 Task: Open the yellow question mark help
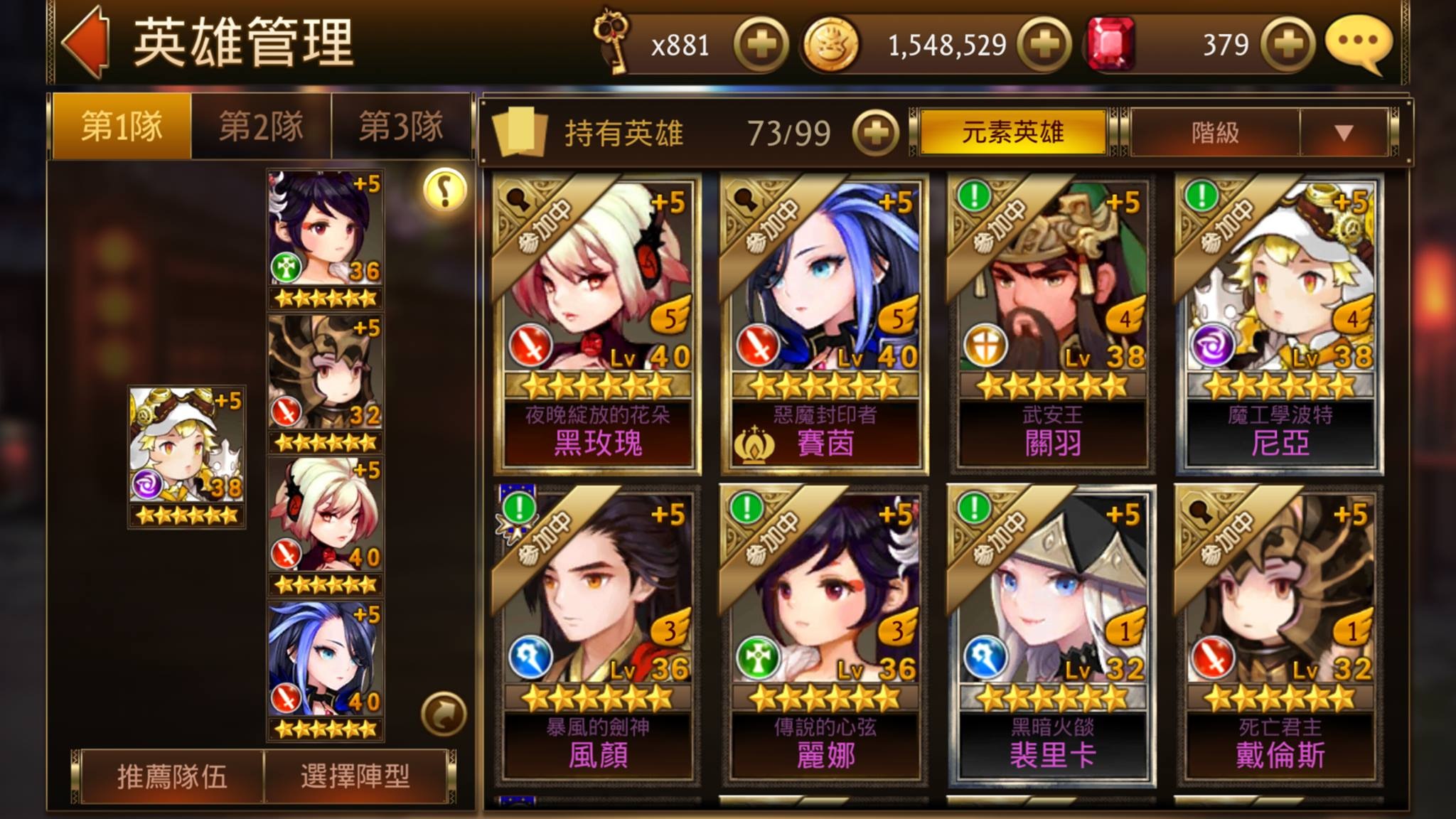[x=445, y=190]
